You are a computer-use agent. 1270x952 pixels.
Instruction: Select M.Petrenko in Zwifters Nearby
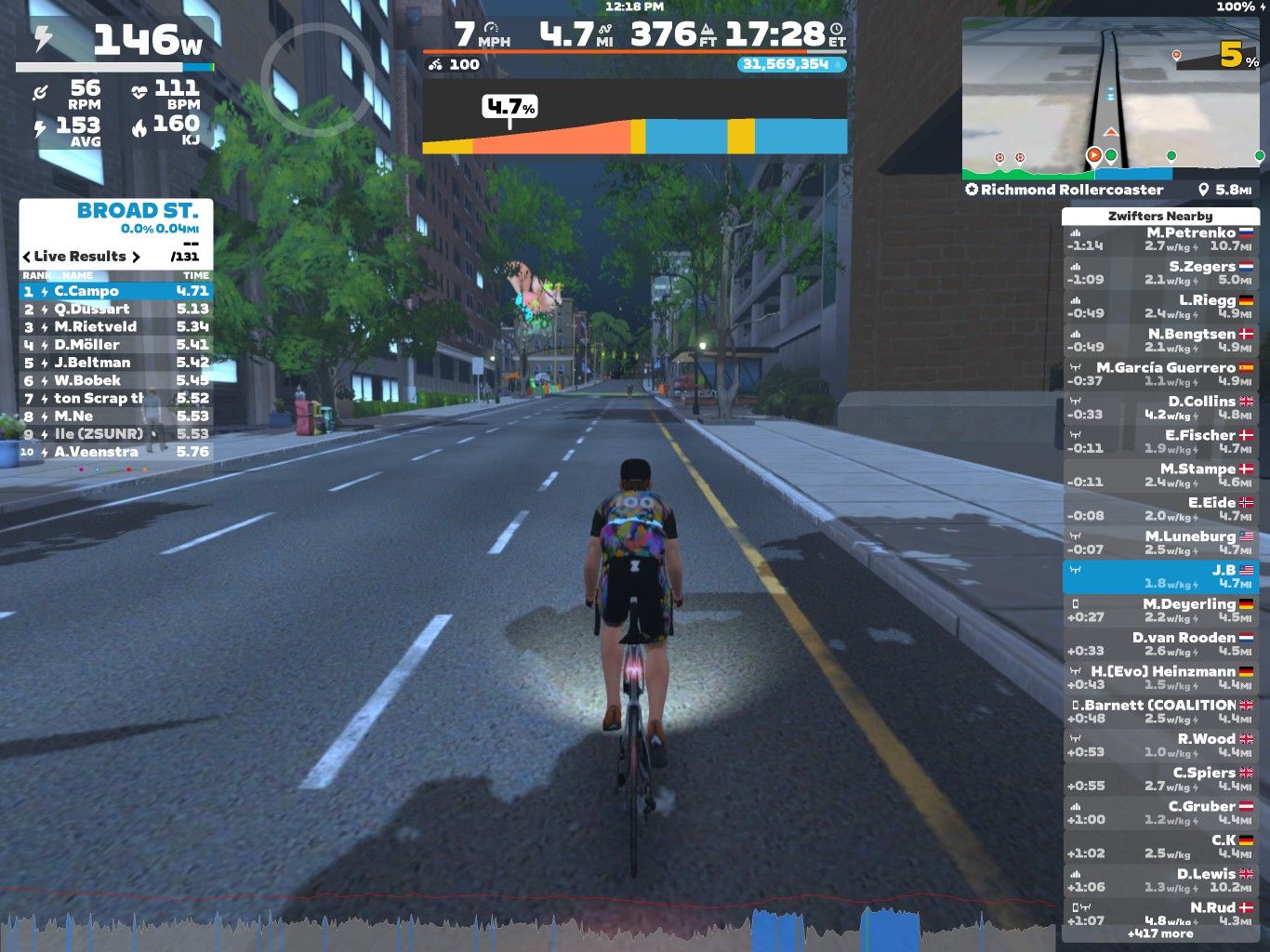[x=1159, y=240]
